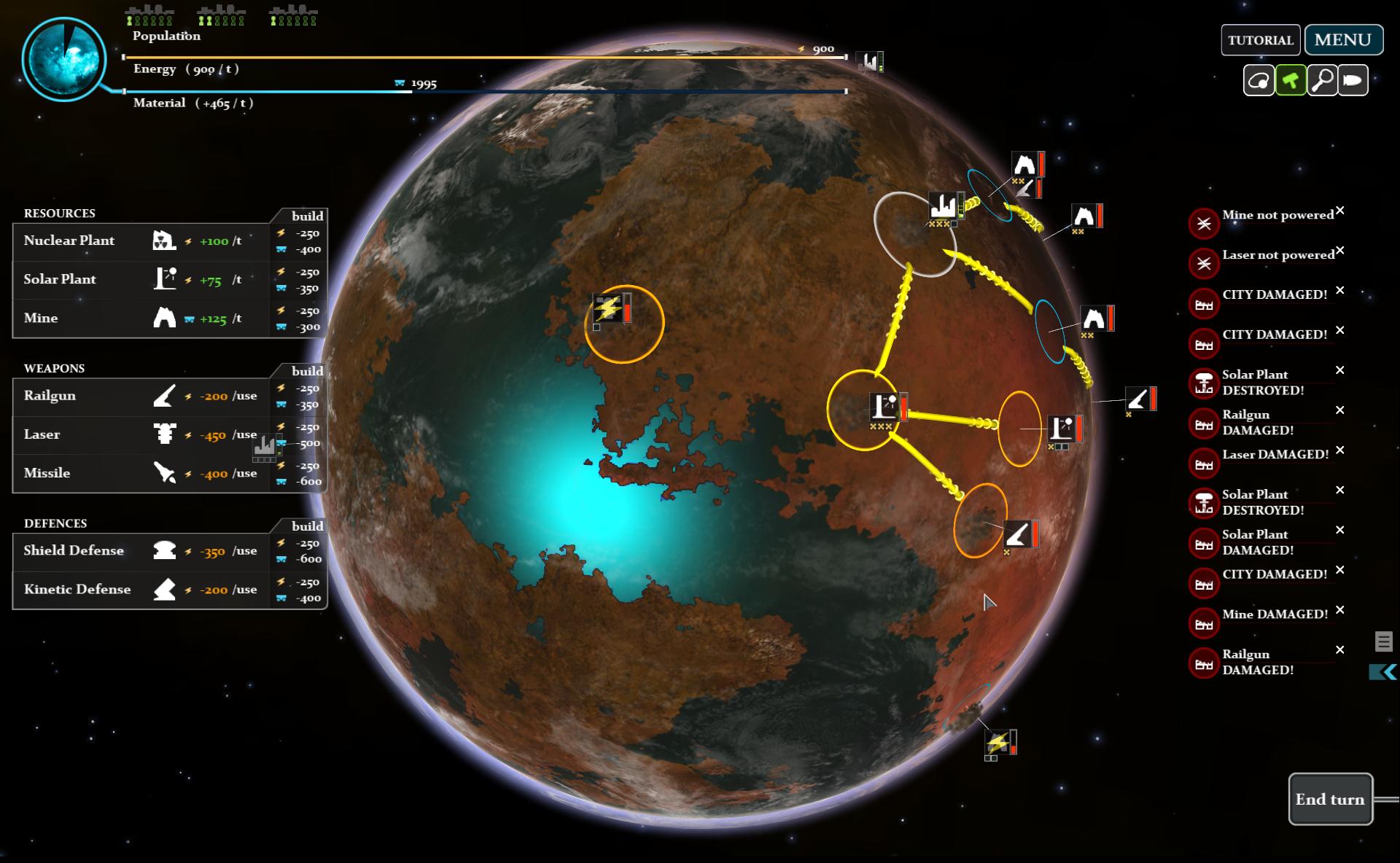The image size is (1400, 863).
Task: Open the event log list icon
Action: click(1382, 641)
